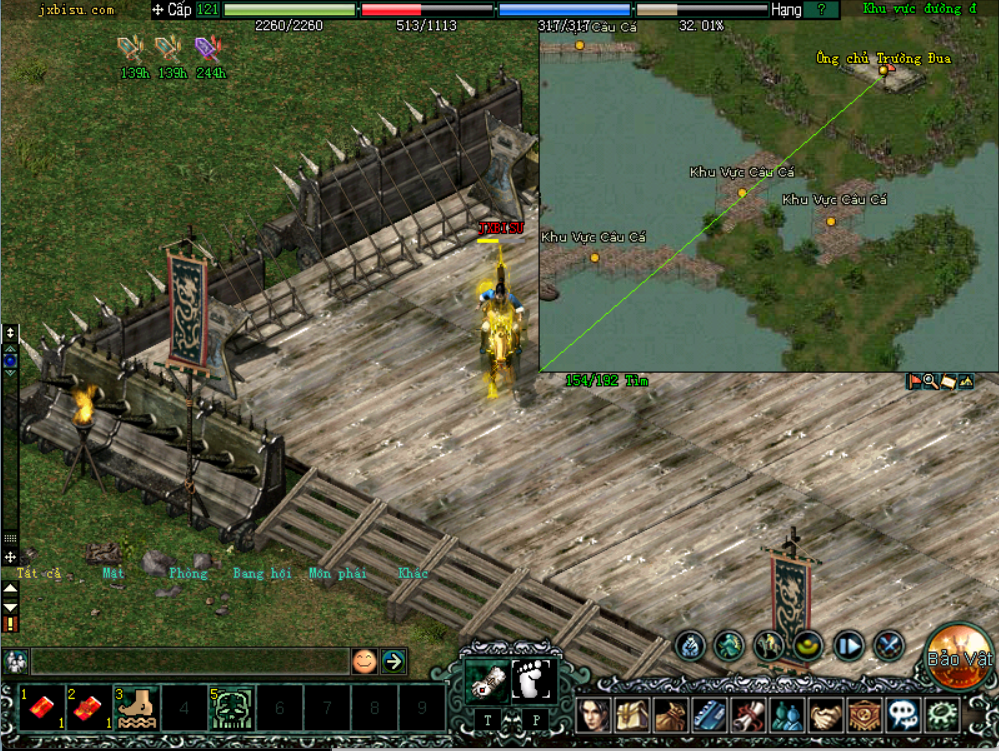Toggle the crossed swords round button
999x751 pixels.
pyautogui.click(x=889, y=646)
